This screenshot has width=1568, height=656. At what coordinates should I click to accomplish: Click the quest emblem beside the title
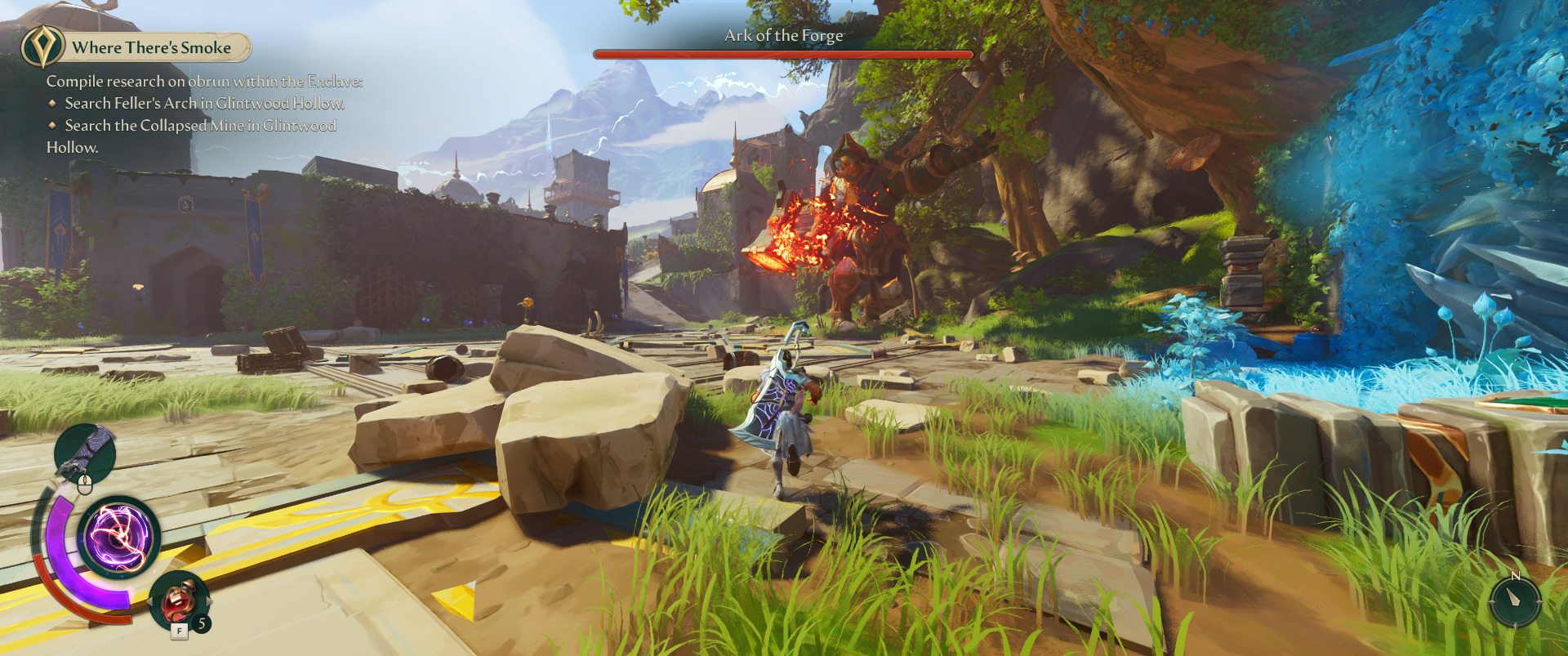[42, 47]
